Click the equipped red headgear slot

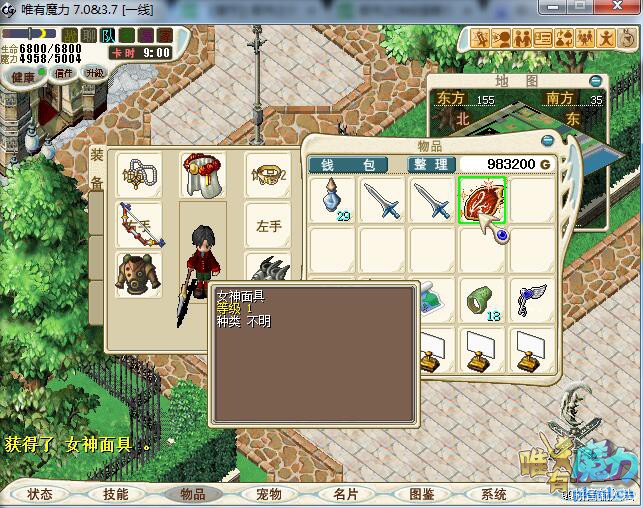tap(203, 175)
